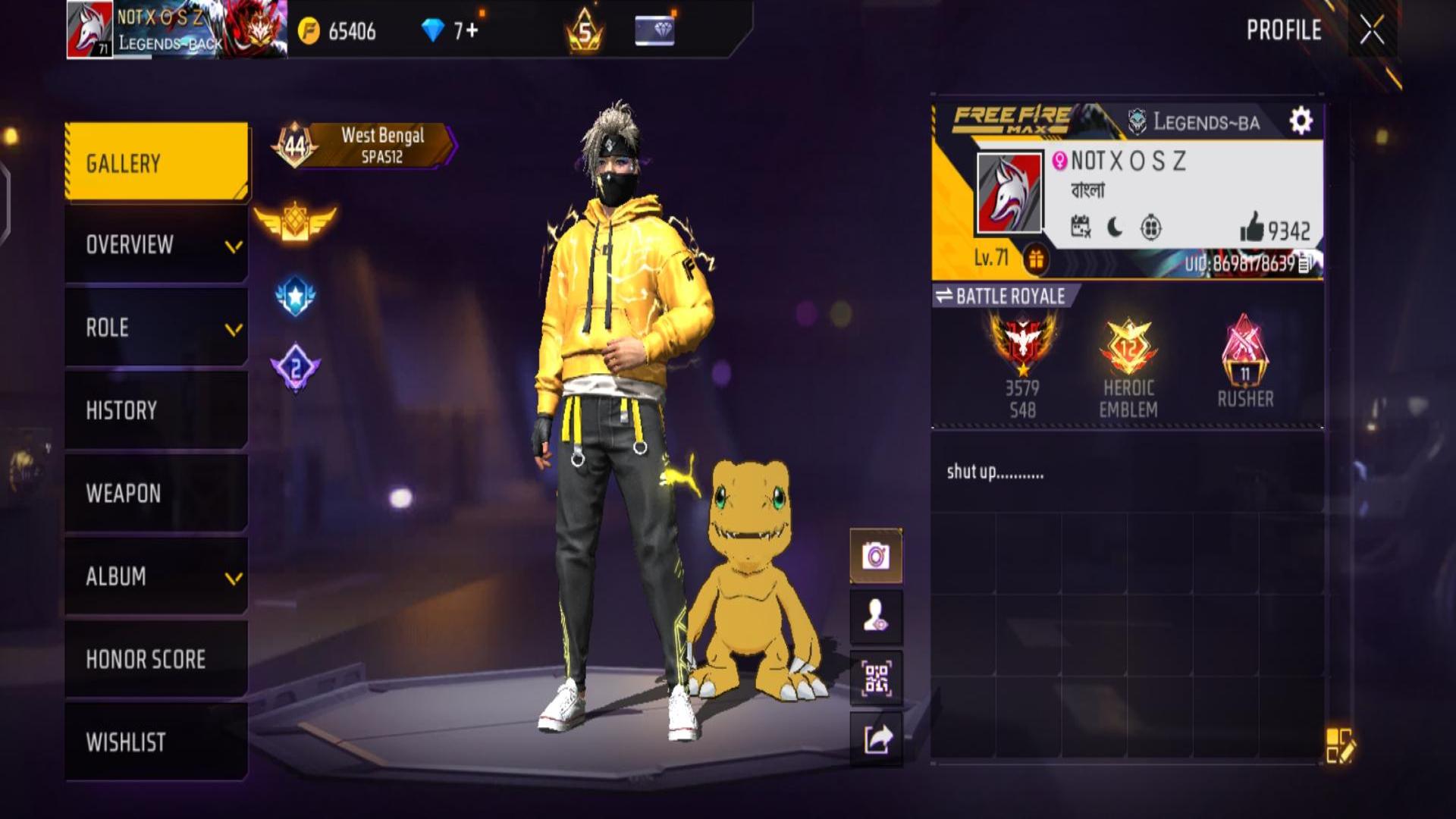This screenshot has height=819, width=1456.
Task: Open the Wishlist tab
Action: pyautogui.click(x=156, y=742)
